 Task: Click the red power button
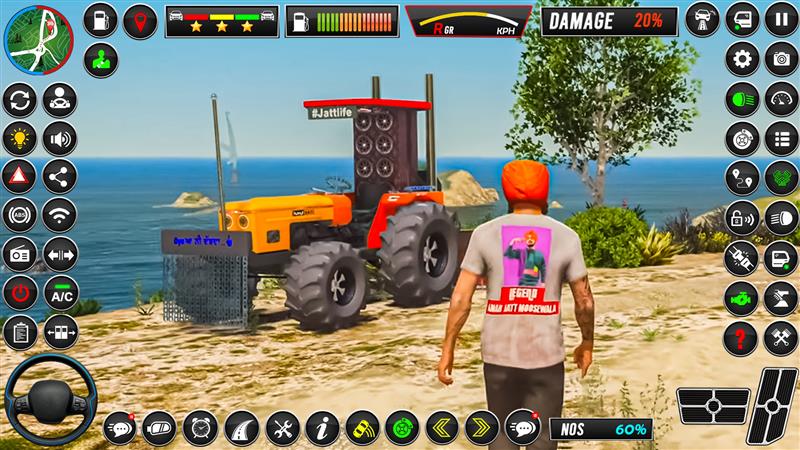(x=19, y=293)
